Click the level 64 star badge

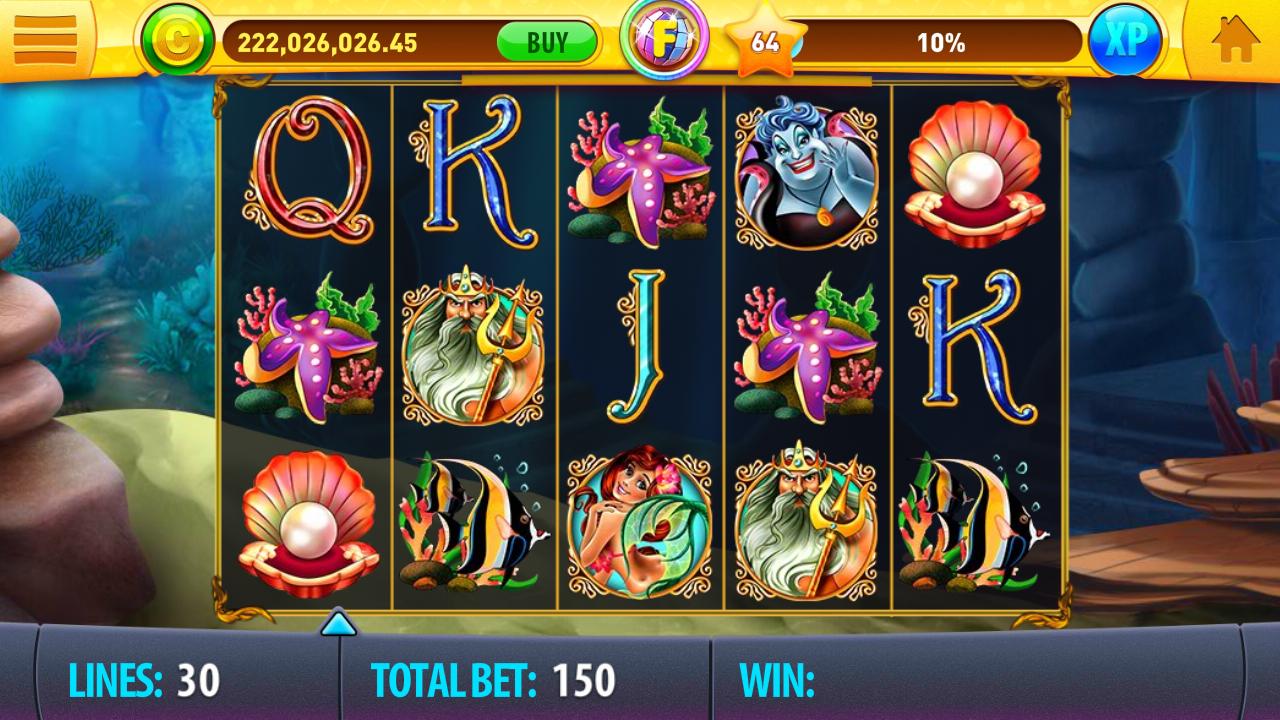coord(766,43)
